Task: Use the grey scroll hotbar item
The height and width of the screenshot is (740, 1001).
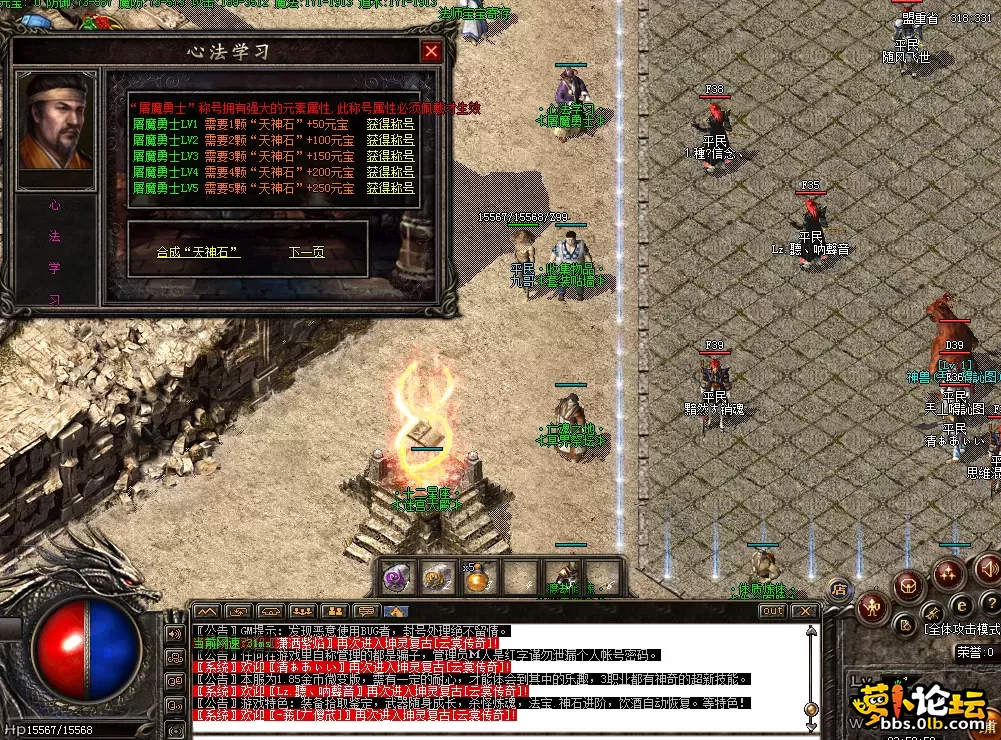Action: point(439,577)
